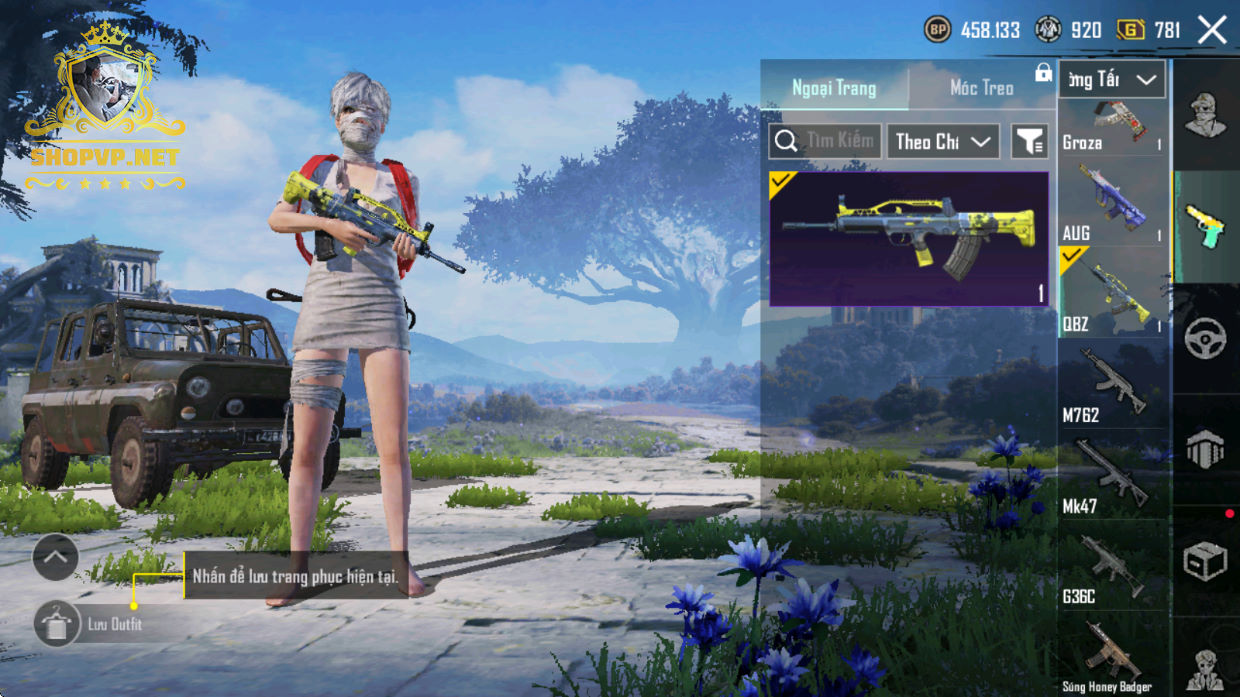Pick the AUG weapon entry
The image size is (1240, 697).
tap(1112, 204)
